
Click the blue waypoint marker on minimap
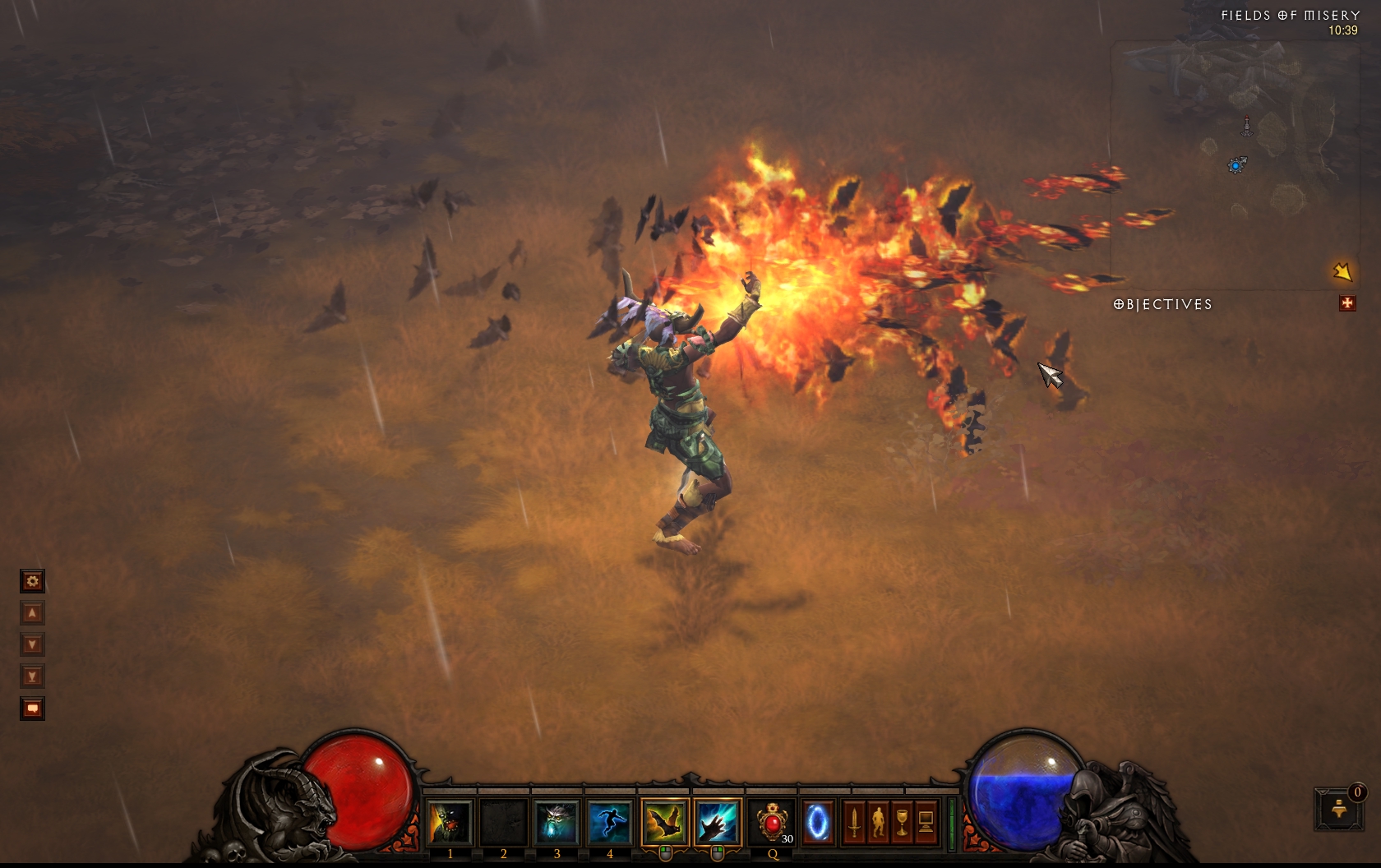pos(1236,165)
